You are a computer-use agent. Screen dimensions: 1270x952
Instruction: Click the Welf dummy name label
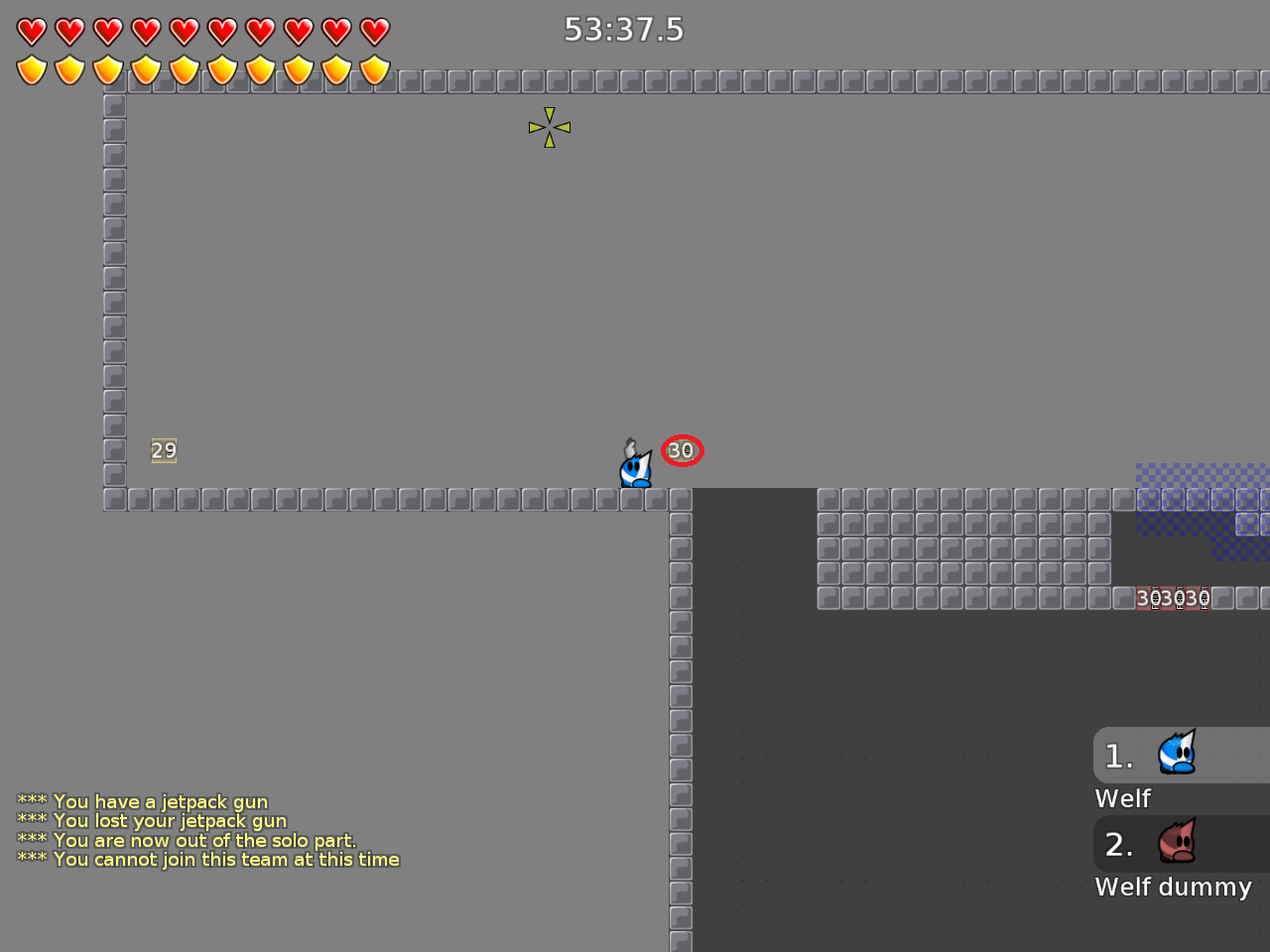click(x=1174, y=887)
